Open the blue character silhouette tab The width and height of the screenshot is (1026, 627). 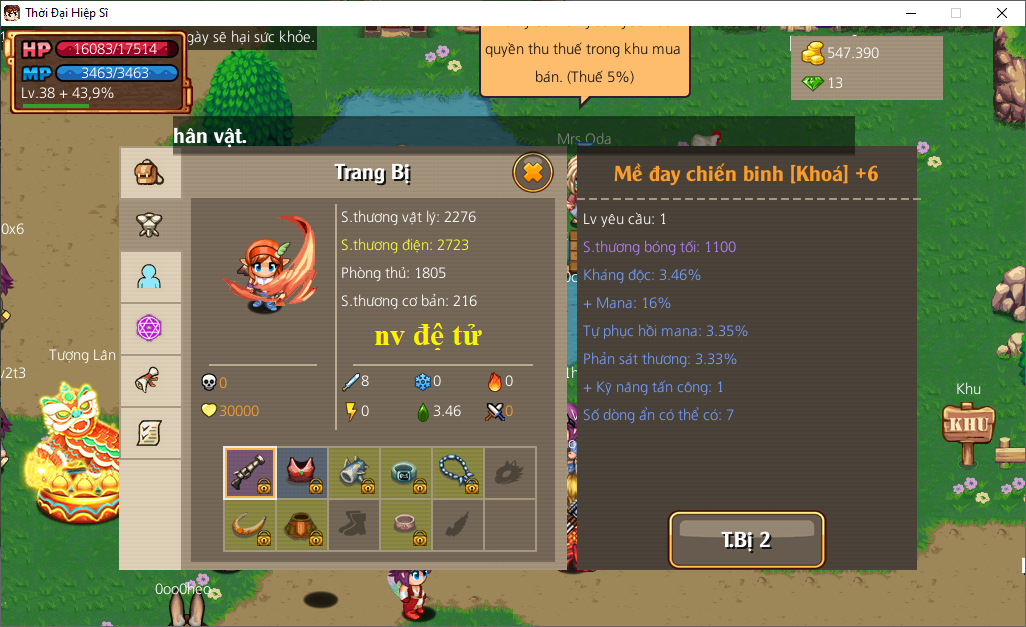point(150,277)
